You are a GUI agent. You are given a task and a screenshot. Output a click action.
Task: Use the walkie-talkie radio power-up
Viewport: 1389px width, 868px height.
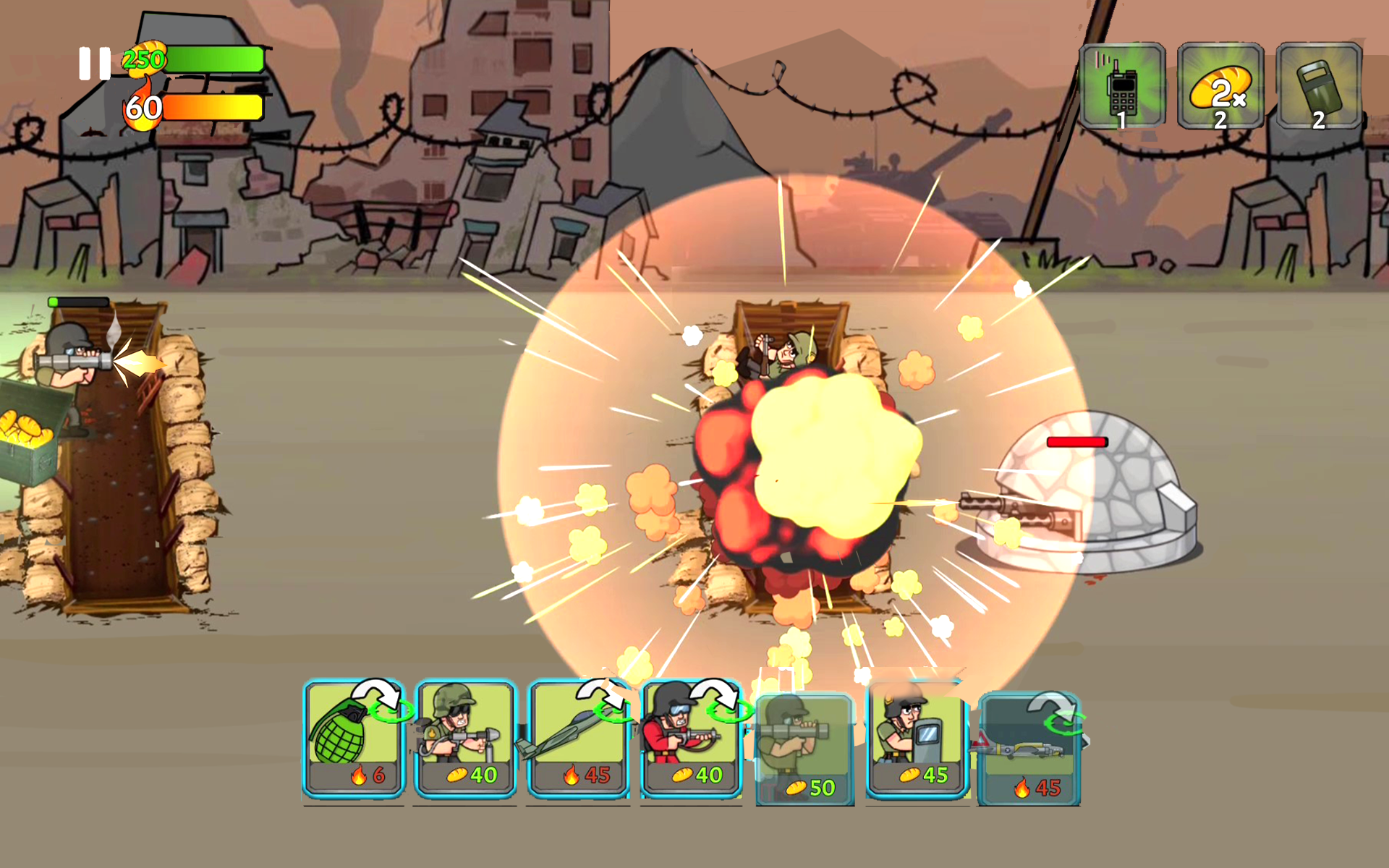tap(1122, 86)
